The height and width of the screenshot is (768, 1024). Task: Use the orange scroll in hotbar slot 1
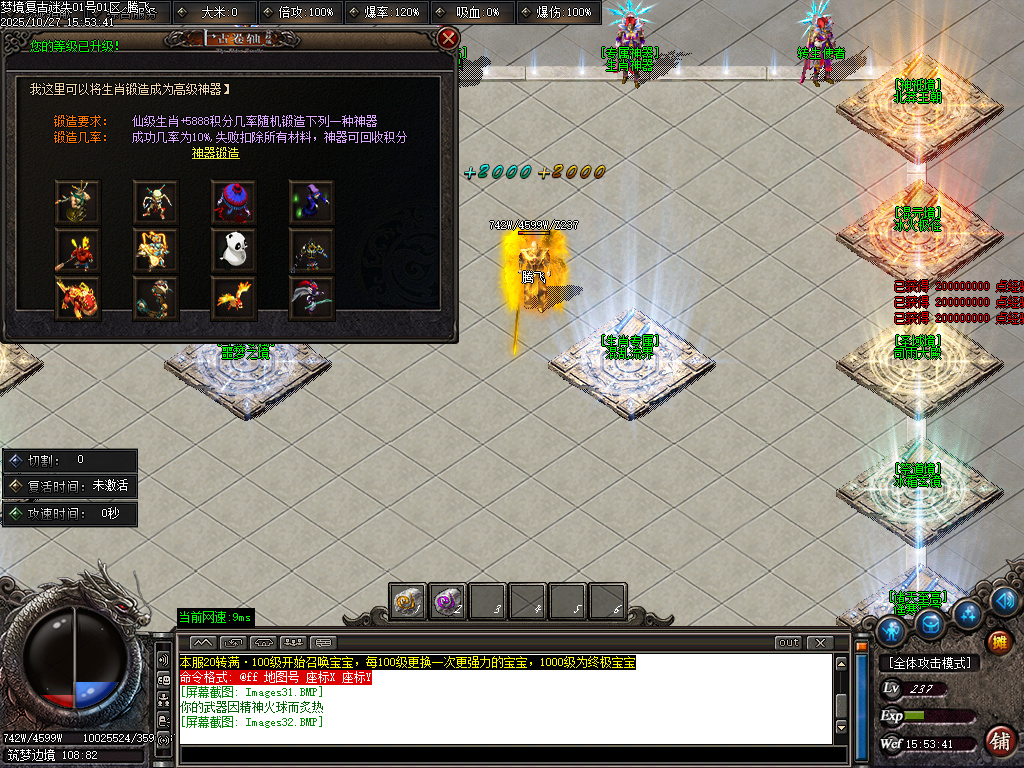408,602
